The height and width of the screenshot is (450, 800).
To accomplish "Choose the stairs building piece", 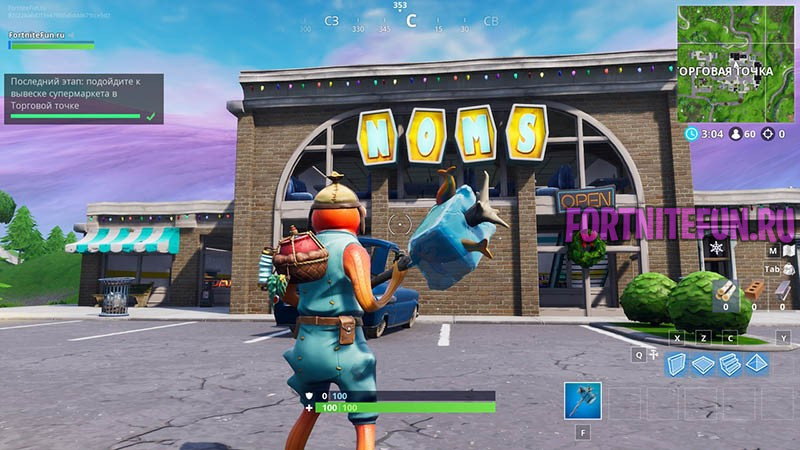I will pos(730,364).
